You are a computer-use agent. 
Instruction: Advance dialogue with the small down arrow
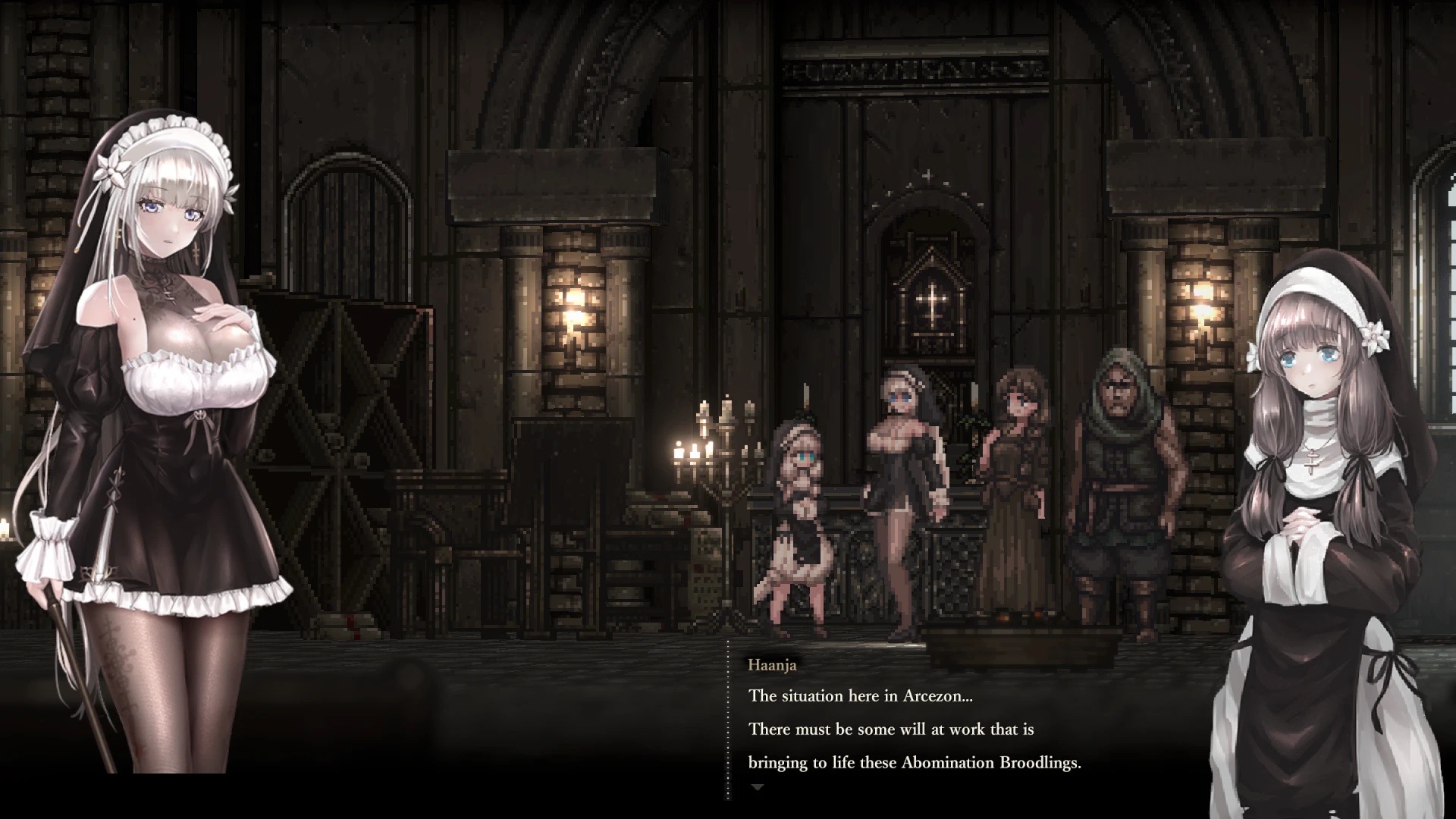coord(756,788)
